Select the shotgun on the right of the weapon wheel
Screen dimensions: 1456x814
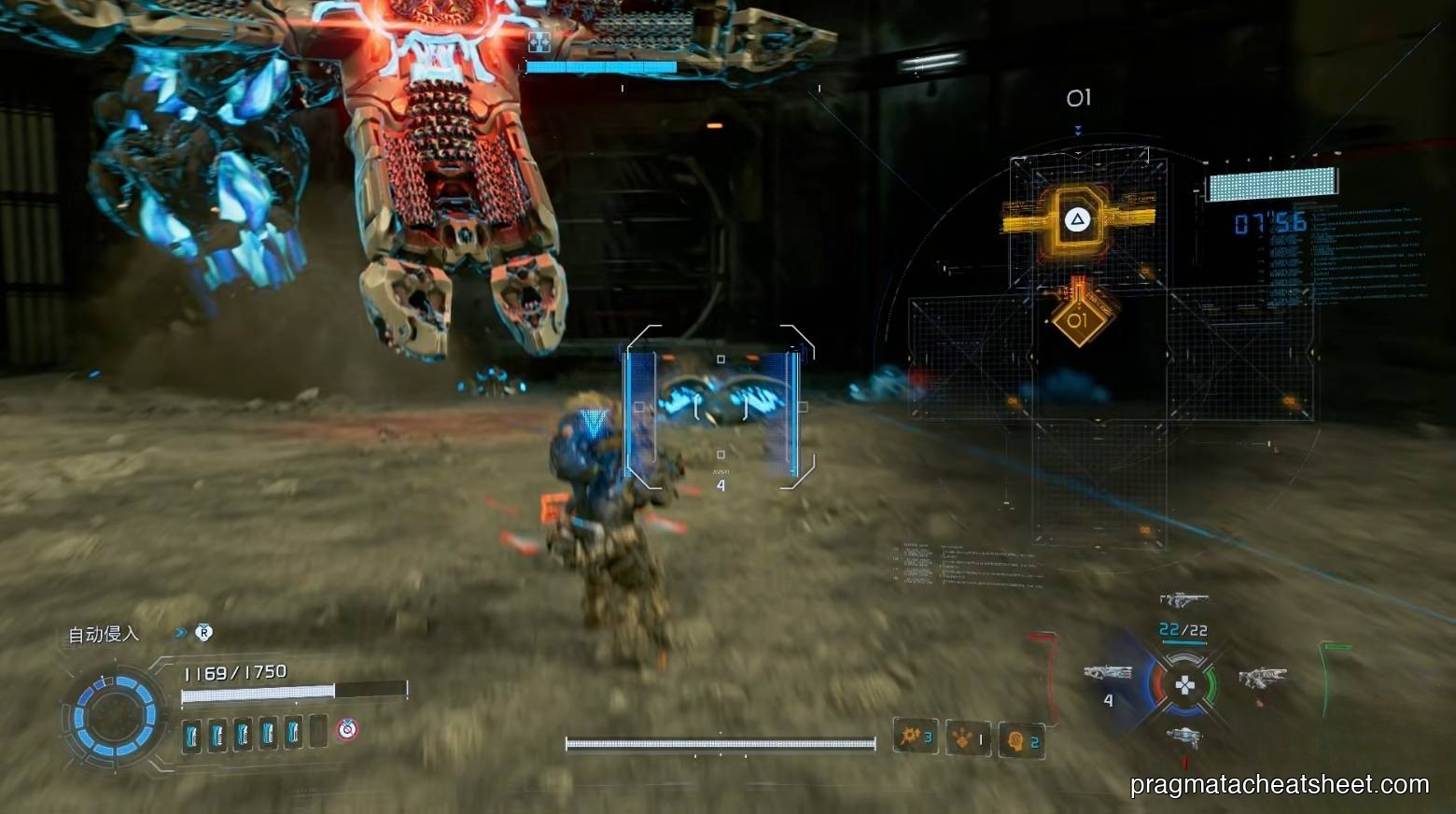click(x=1262, y=675)
